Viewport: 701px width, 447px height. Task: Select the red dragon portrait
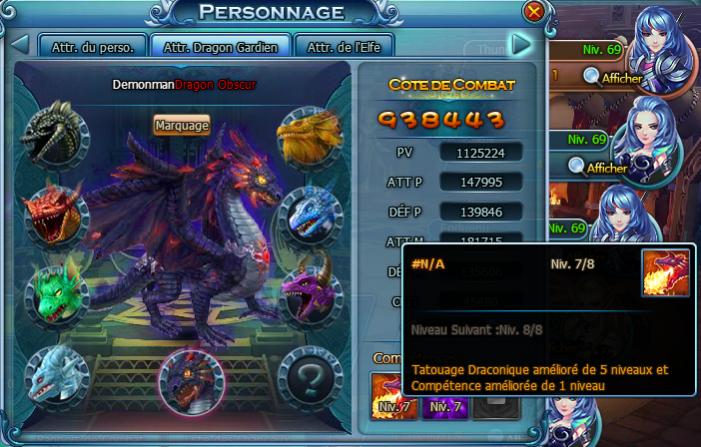tap(53, 213)
